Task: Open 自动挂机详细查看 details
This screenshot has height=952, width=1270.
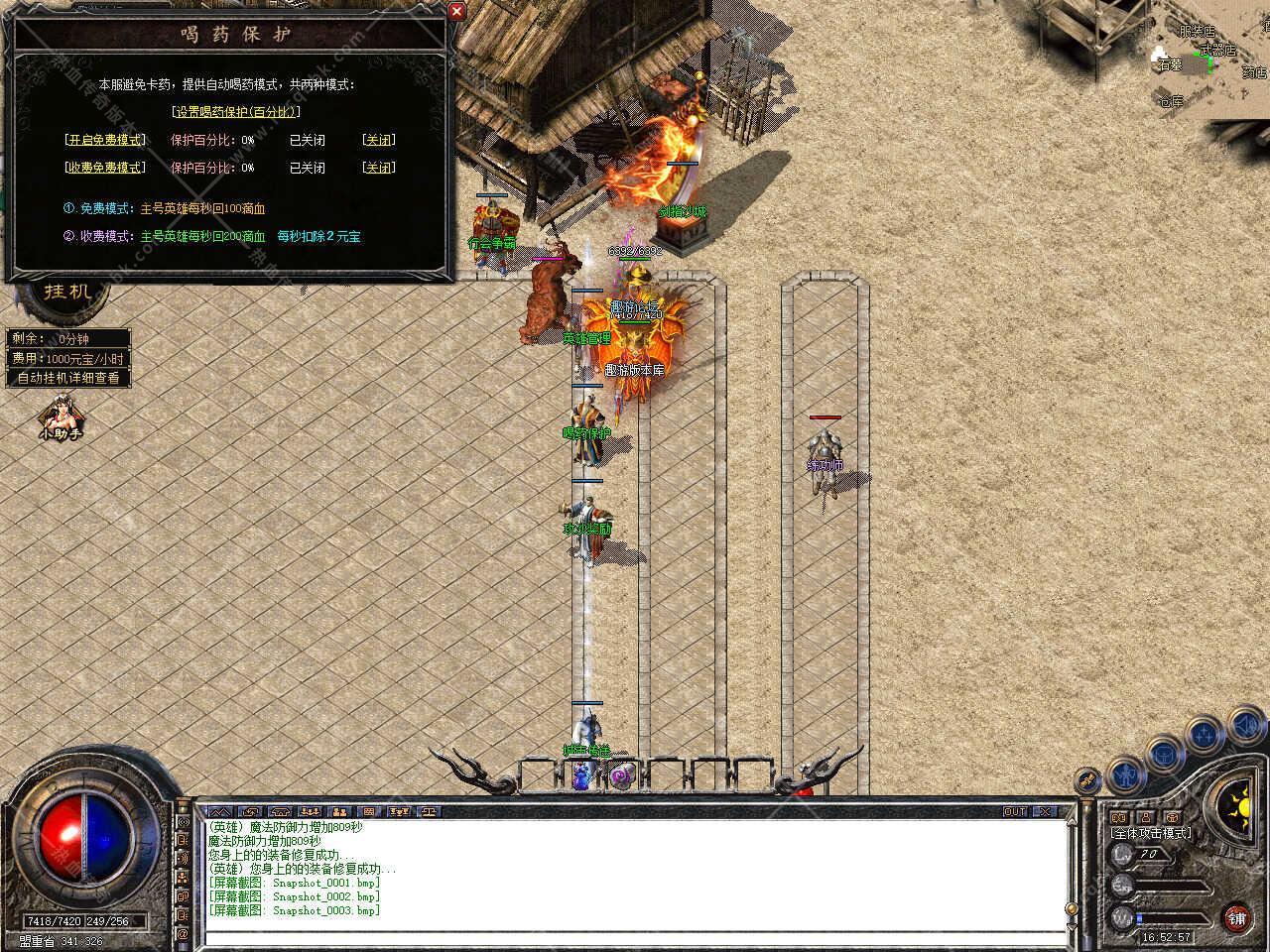Action: [68, 378]
